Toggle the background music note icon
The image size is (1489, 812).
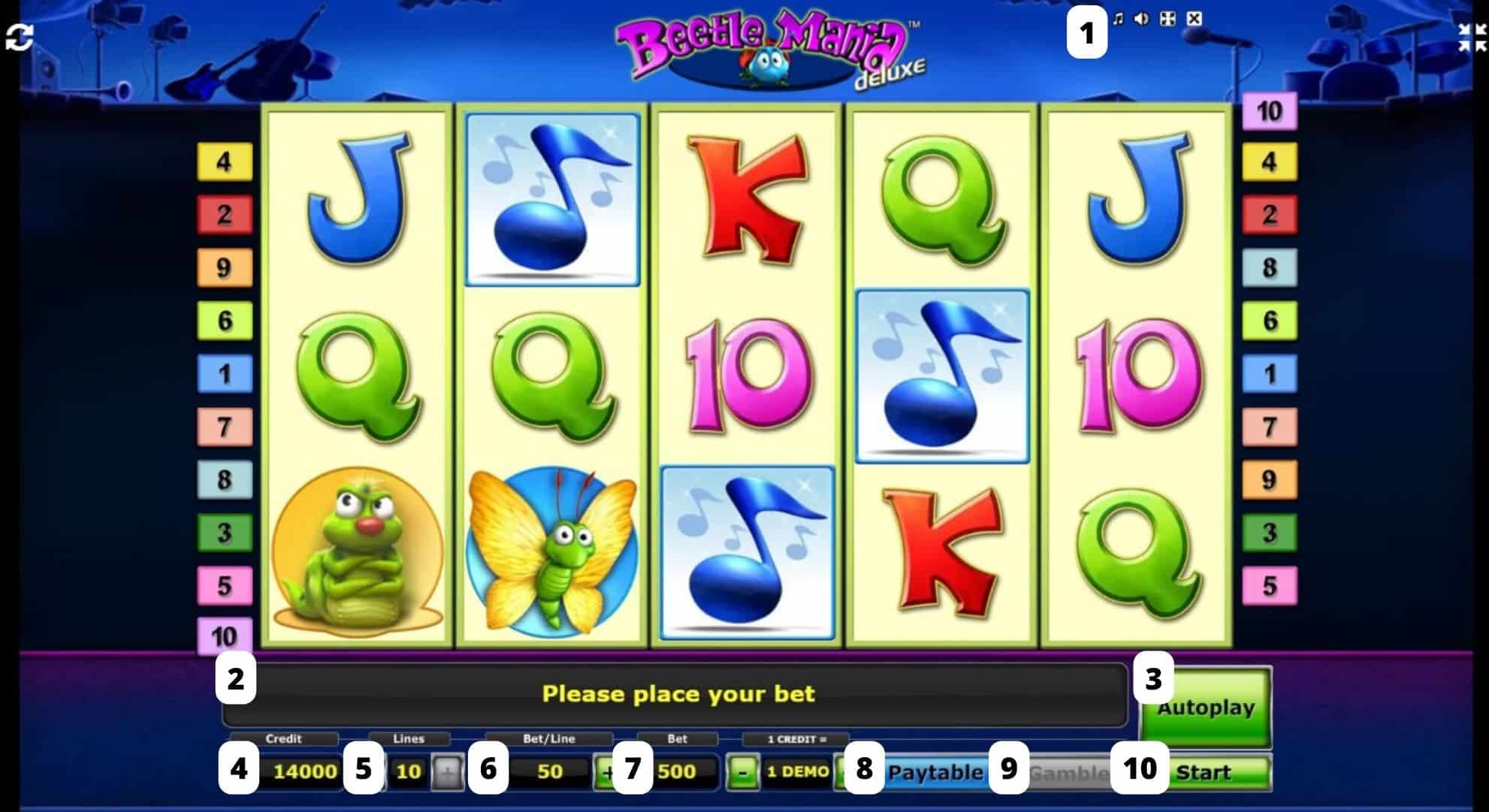1119,19
